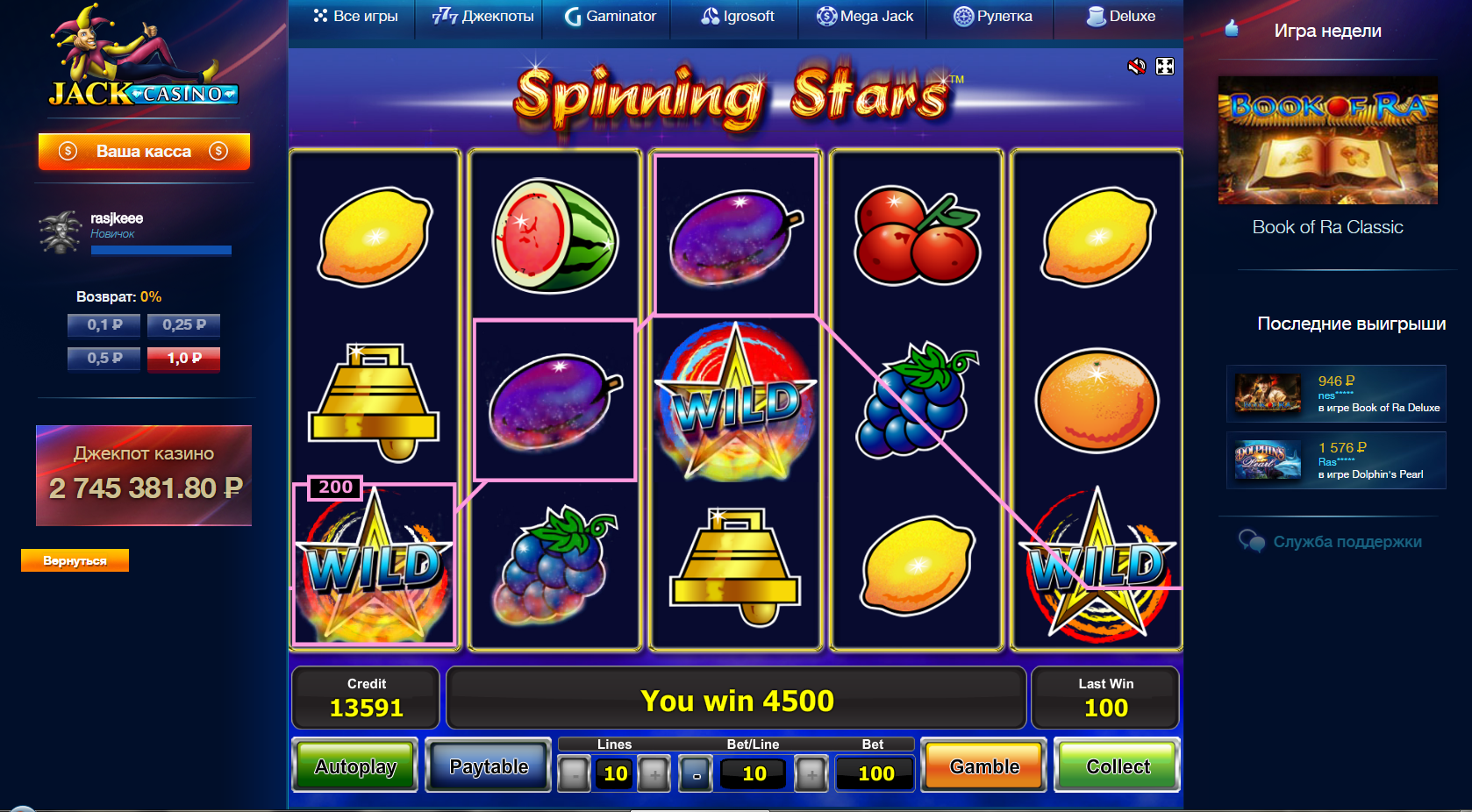1472x812 pixels.
Task: Decrease the Bet/Line value
Action: (x=697, y=774)
